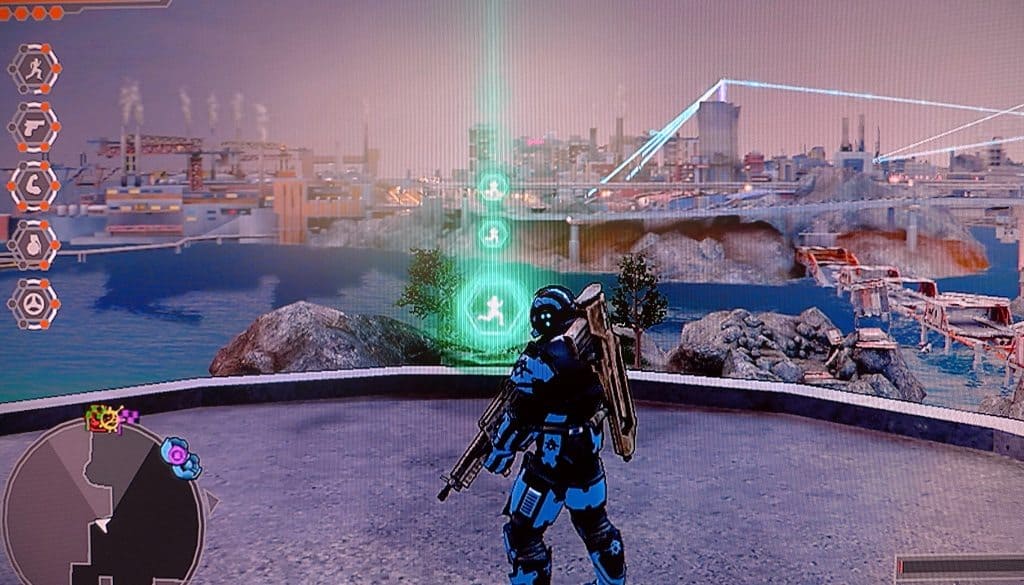
Task: Click the blue-and-purple marker on the minimap edge
Action: coord(182,456)
